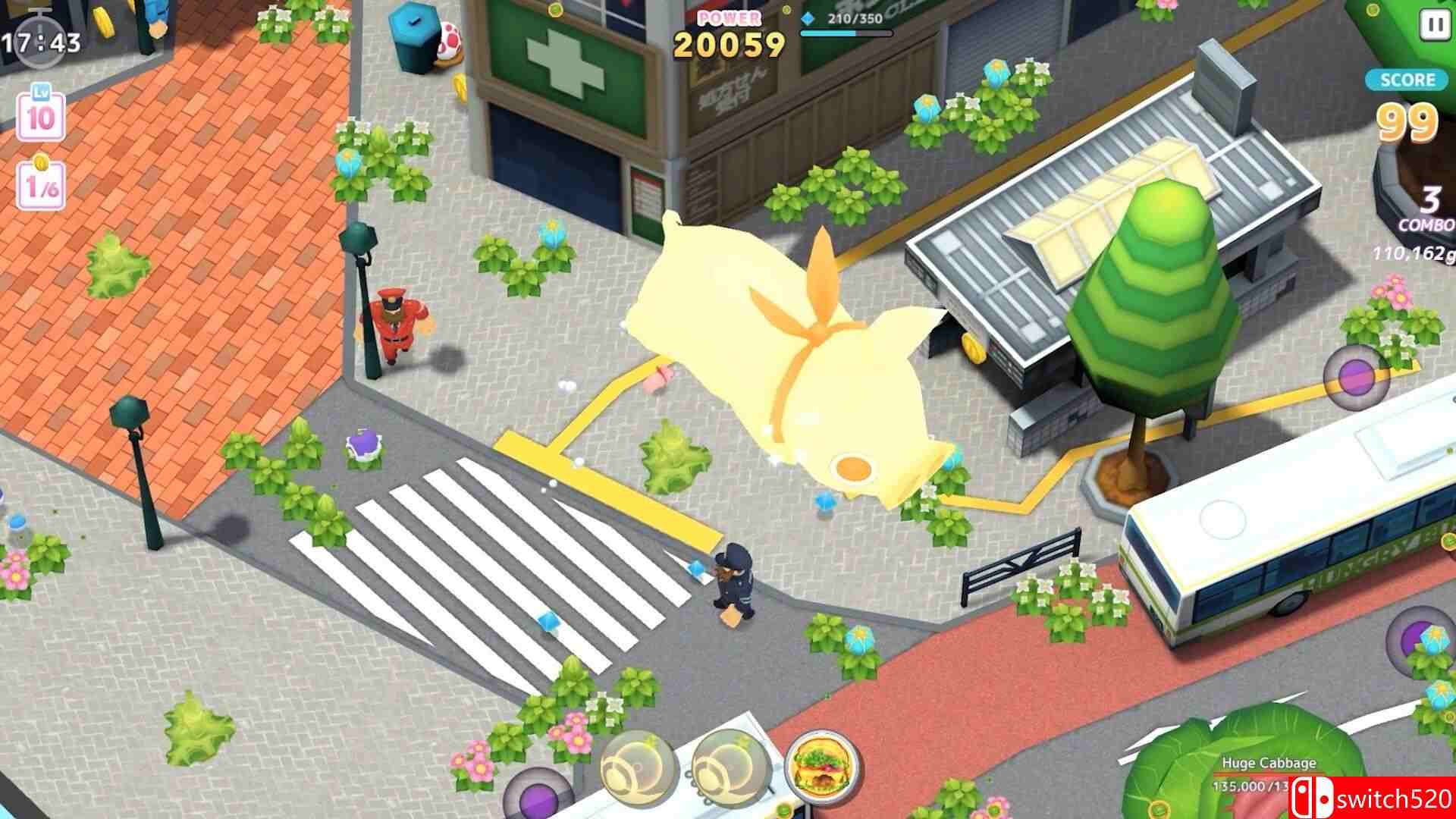Viewport: 1456px width, 819px height.
Task: Select the POWER value reading 20059
Action: tap(729, 44)
